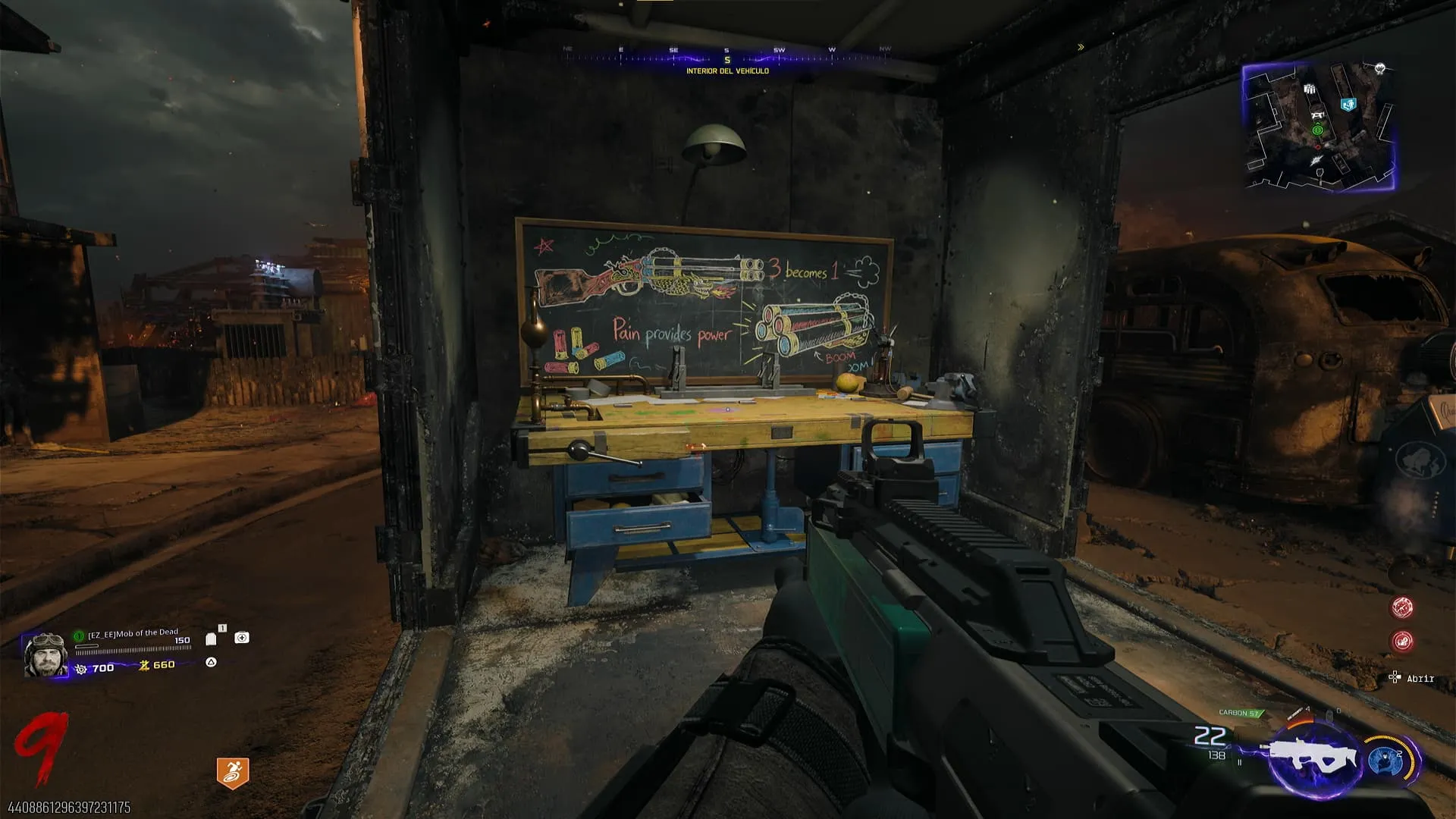This screenshot has width=1456, height=819.
Task: Use the medkit self-revive icon
Action: pos(242,638)
